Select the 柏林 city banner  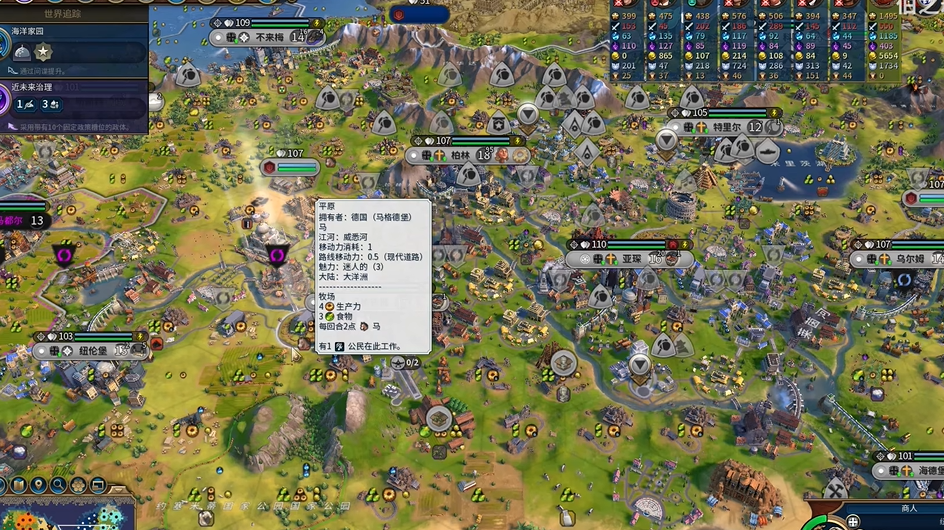[460, 155]
